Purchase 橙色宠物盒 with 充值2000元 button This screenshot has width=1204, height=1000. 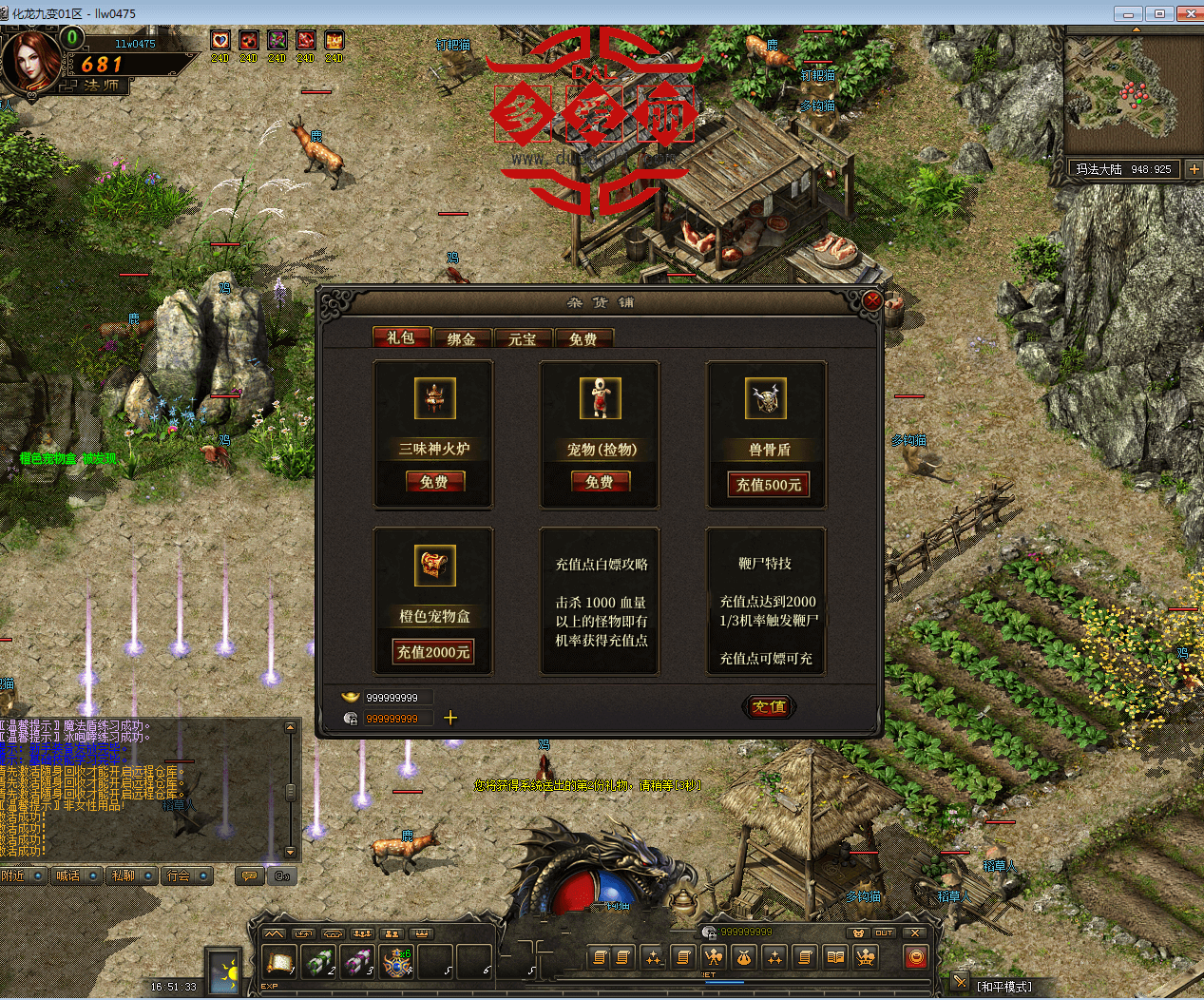tap(433, 652)
